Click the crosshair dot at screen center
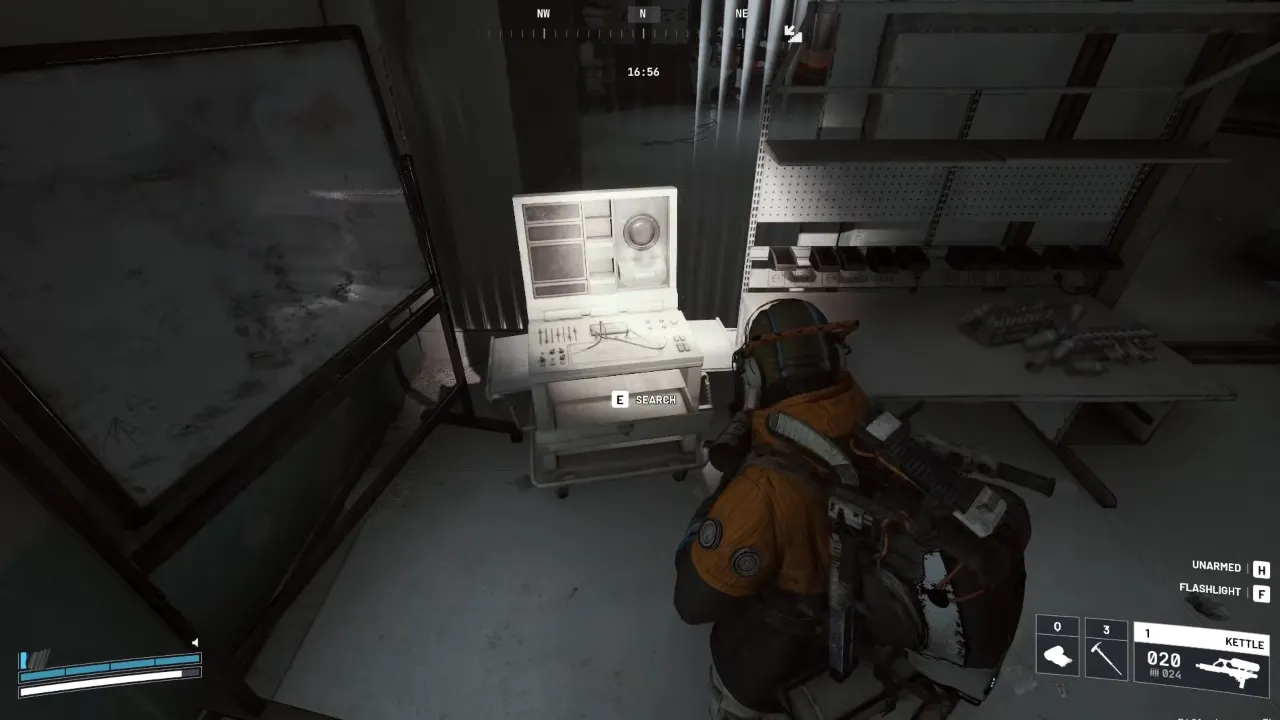The image size is (1280, 720). [640, 360]
